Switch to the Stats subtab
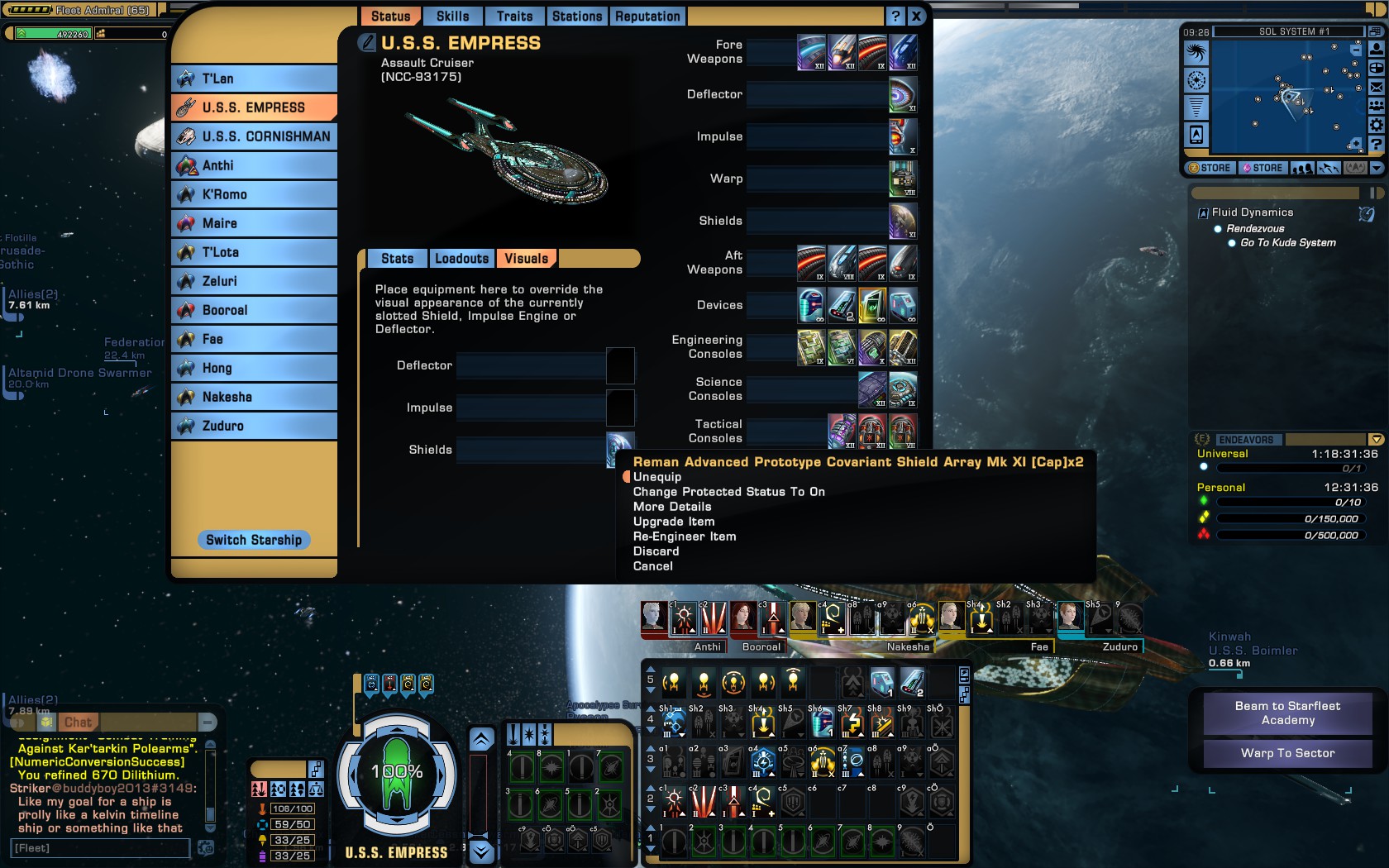This screenshot has width=1389, height=868. point(397,259)
